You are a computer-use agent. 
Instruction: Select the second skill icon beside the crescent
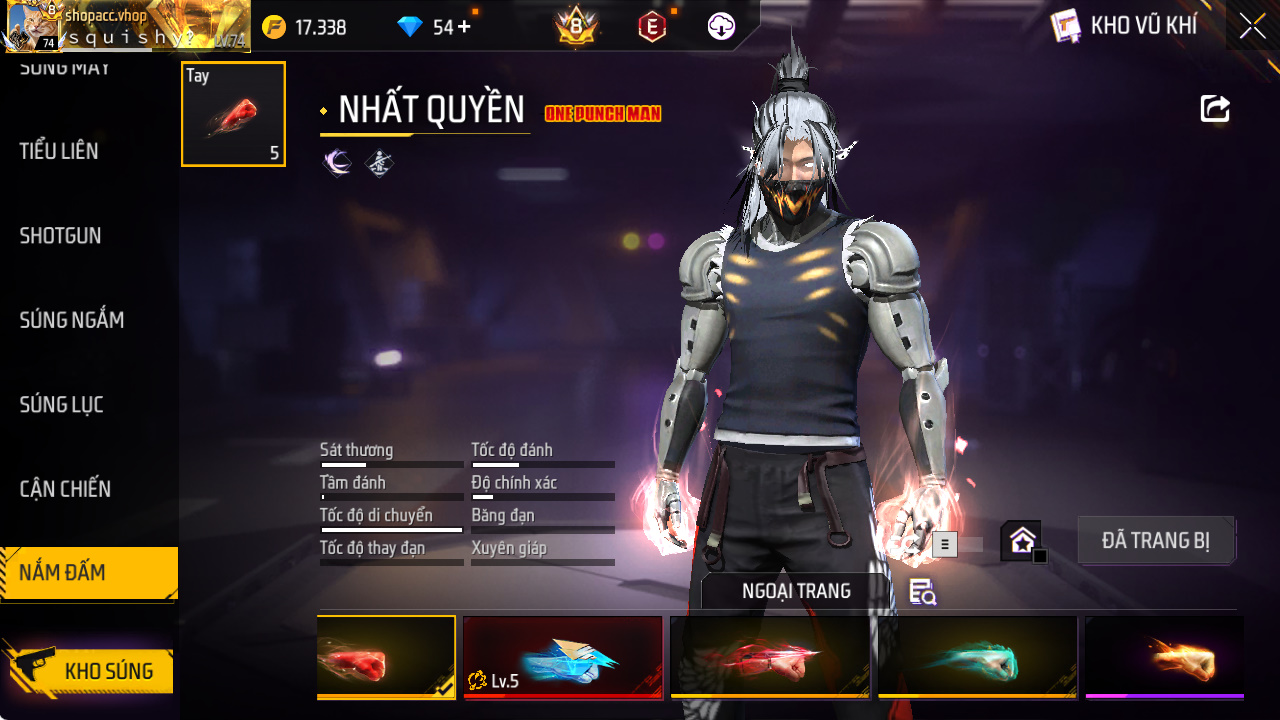pyautogui.click(x=381, y=161)
